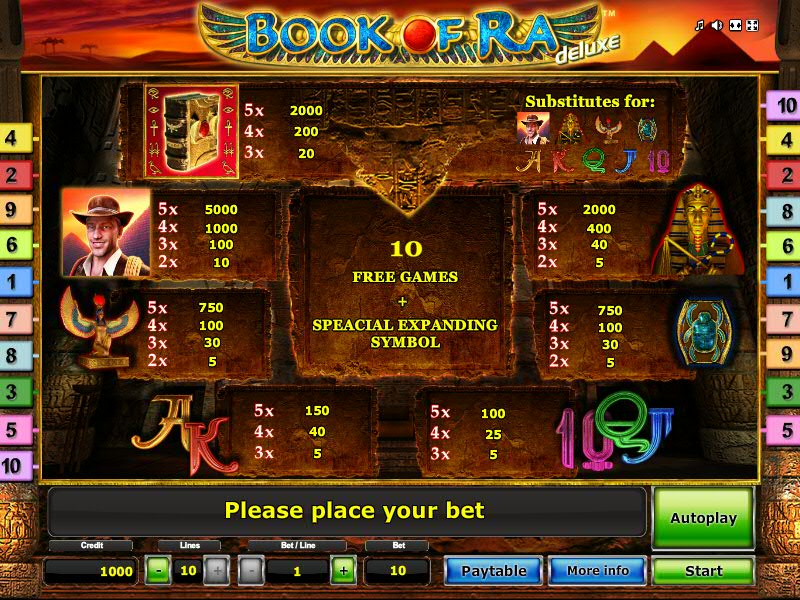The height and width of the screenshot is (600, 800).
Task: Start the spin with the Start button
Action: (x=703, y=571)
